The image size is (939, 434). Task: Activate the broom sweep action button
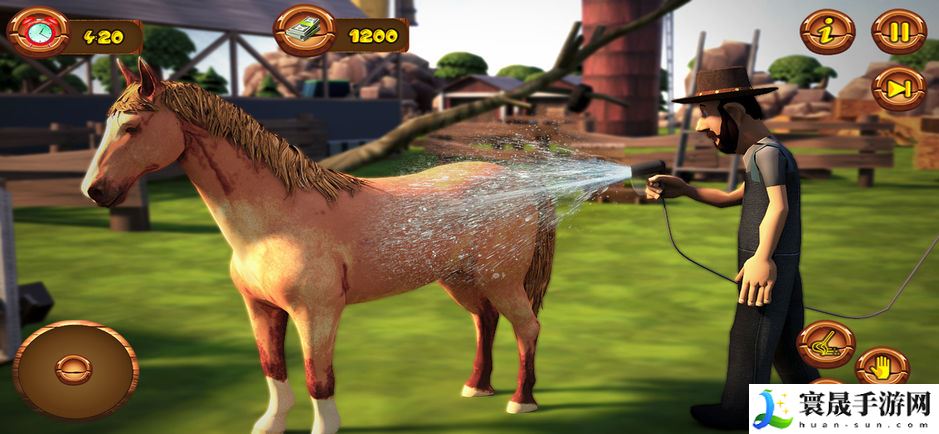[x=826, y=345]
